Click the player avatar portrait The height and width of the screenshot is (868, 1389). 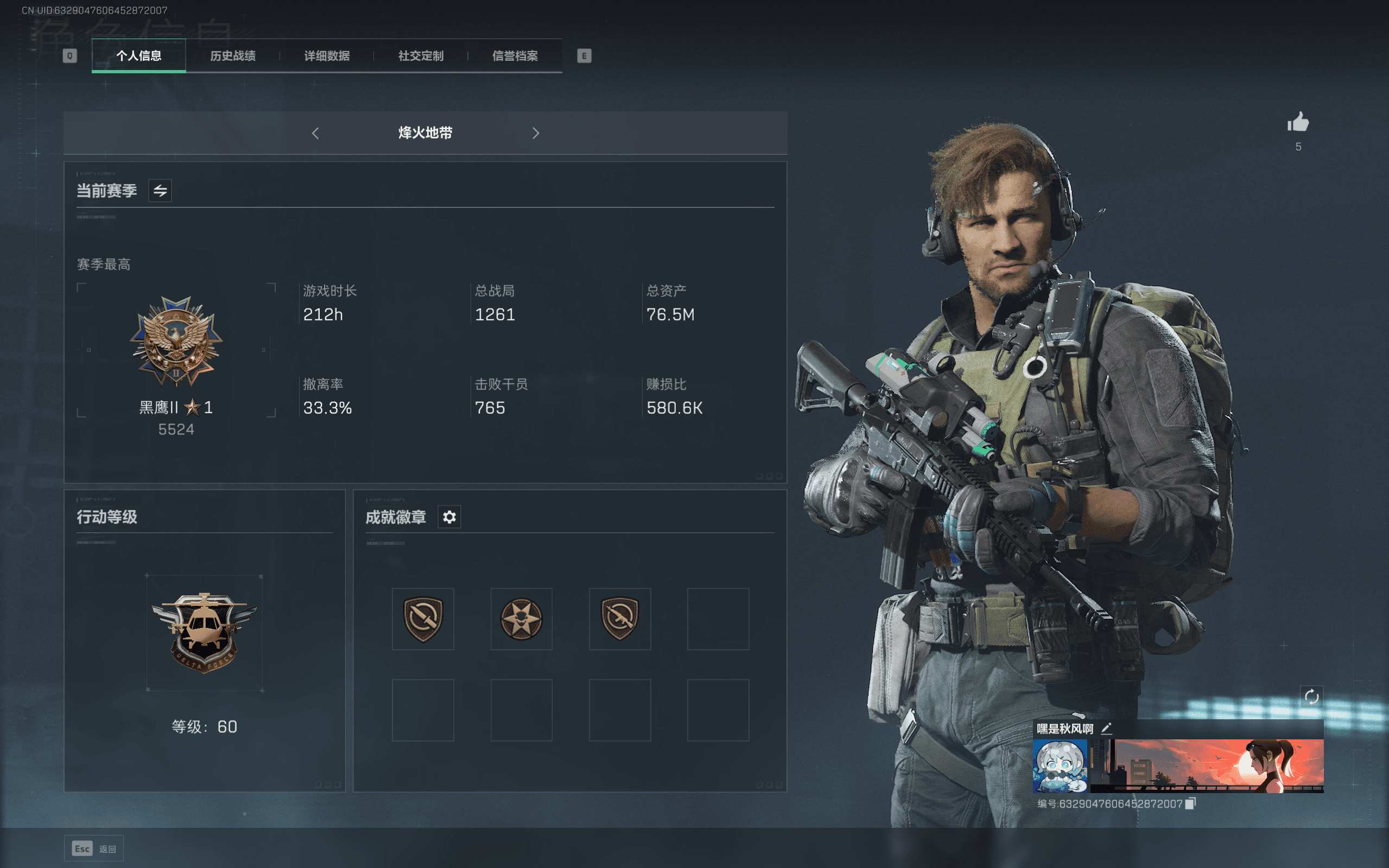1060,766
